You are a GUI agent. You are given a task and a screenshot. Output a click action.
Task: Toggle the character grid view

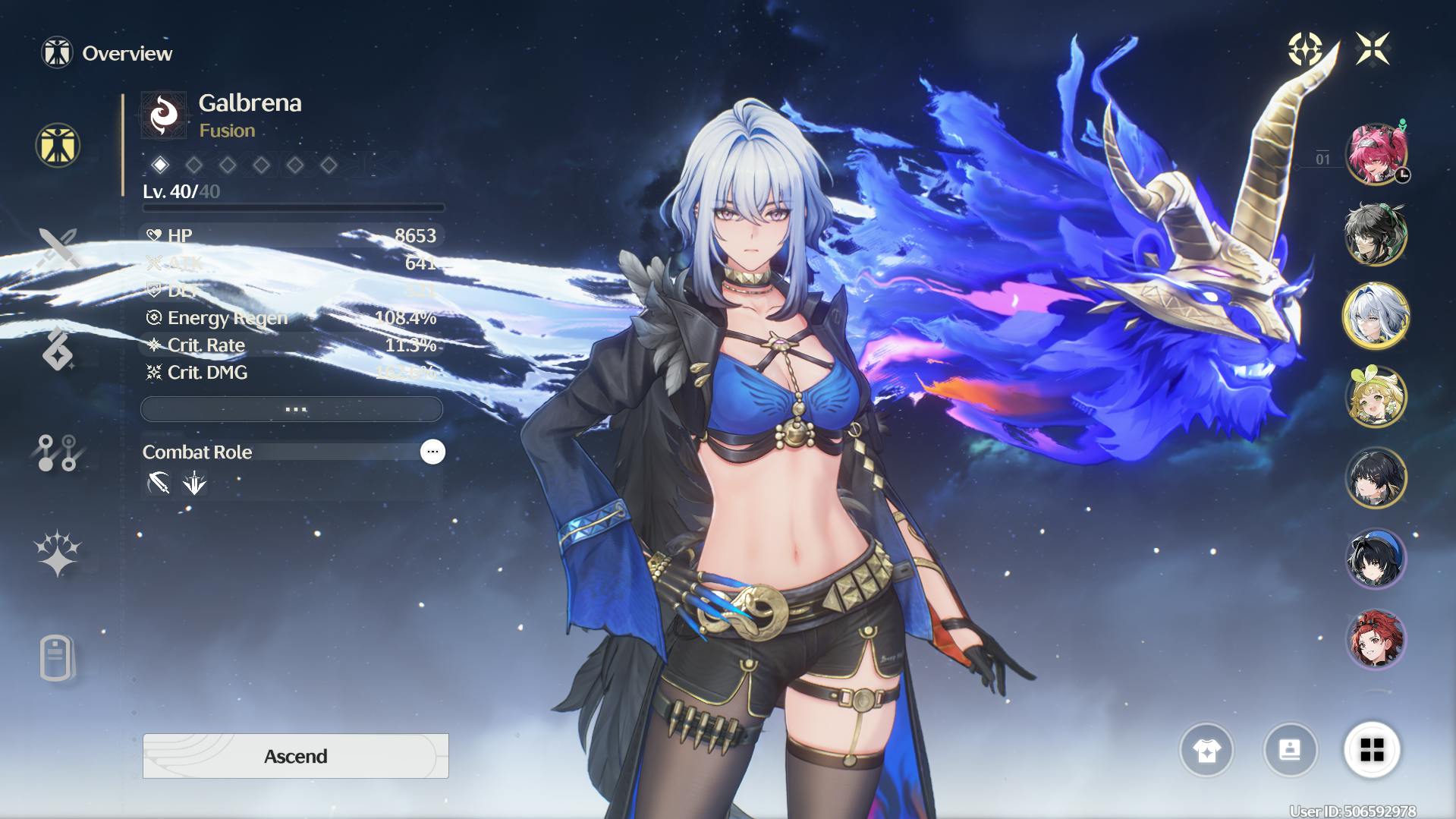(1372, 751)
